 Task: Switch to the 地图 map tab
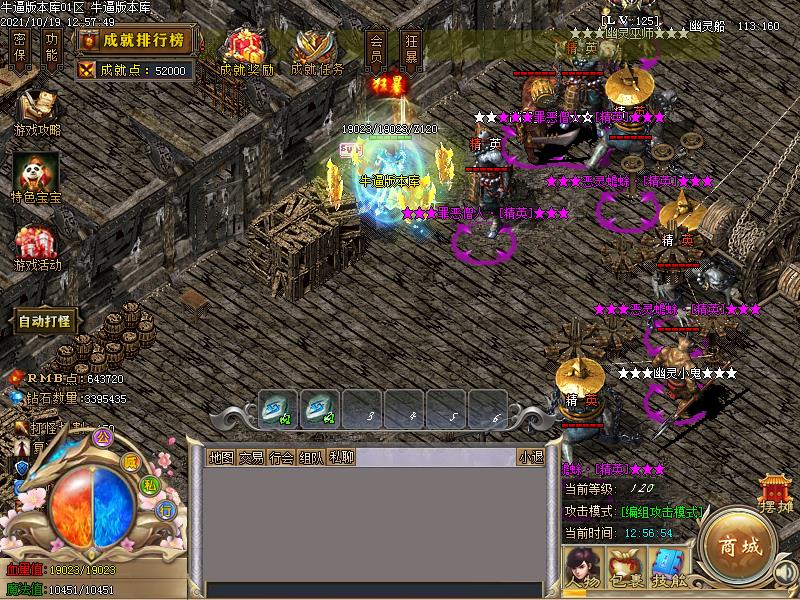click(x=221, y=457)
